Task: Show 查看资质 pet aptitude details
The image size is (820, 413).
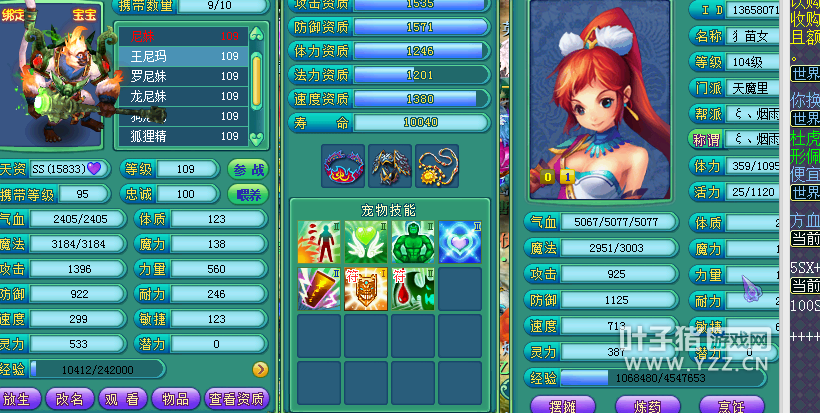Action: (x=238, y=398)
